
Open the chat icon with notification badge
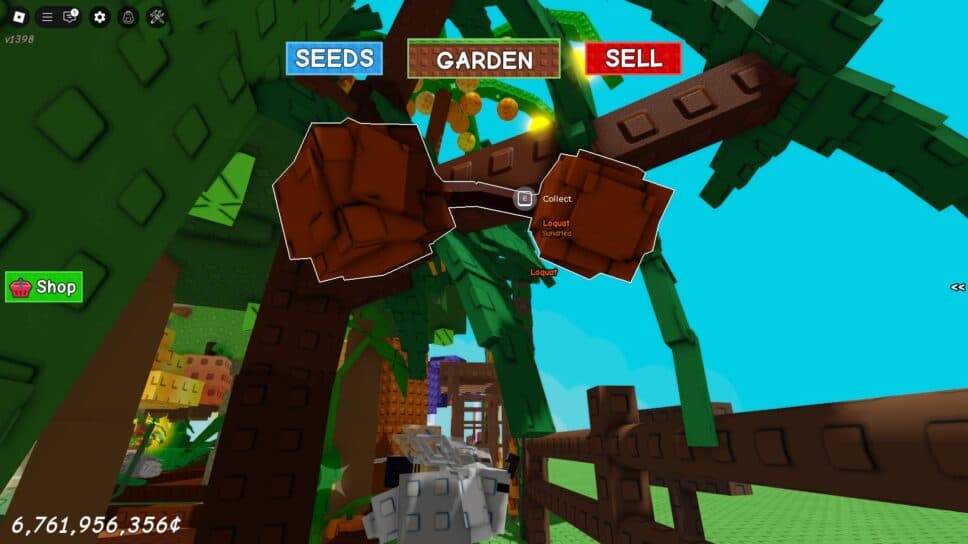tap(69, 17)
